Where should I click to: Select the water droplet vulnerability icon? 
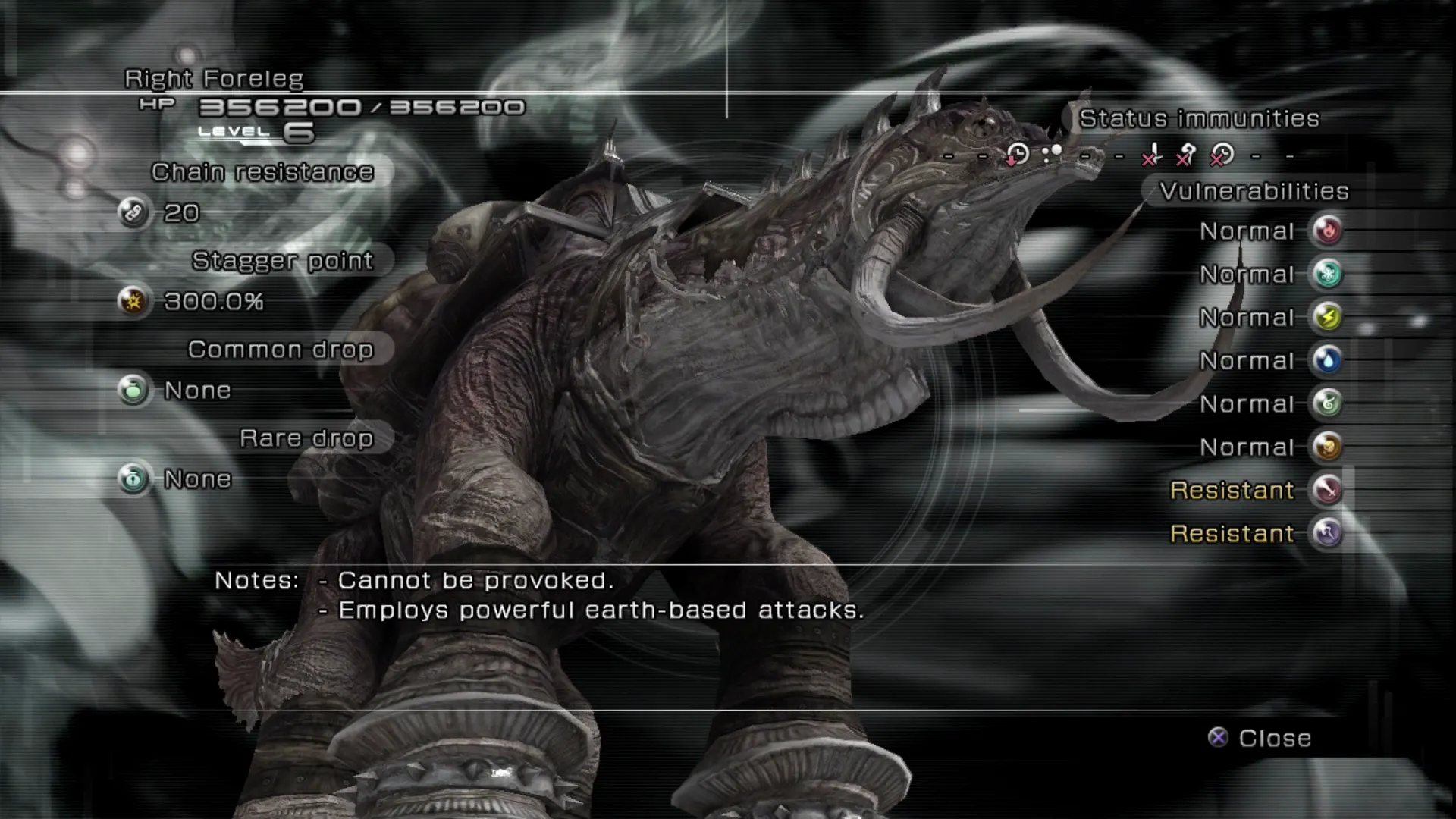coord(1327,360)
